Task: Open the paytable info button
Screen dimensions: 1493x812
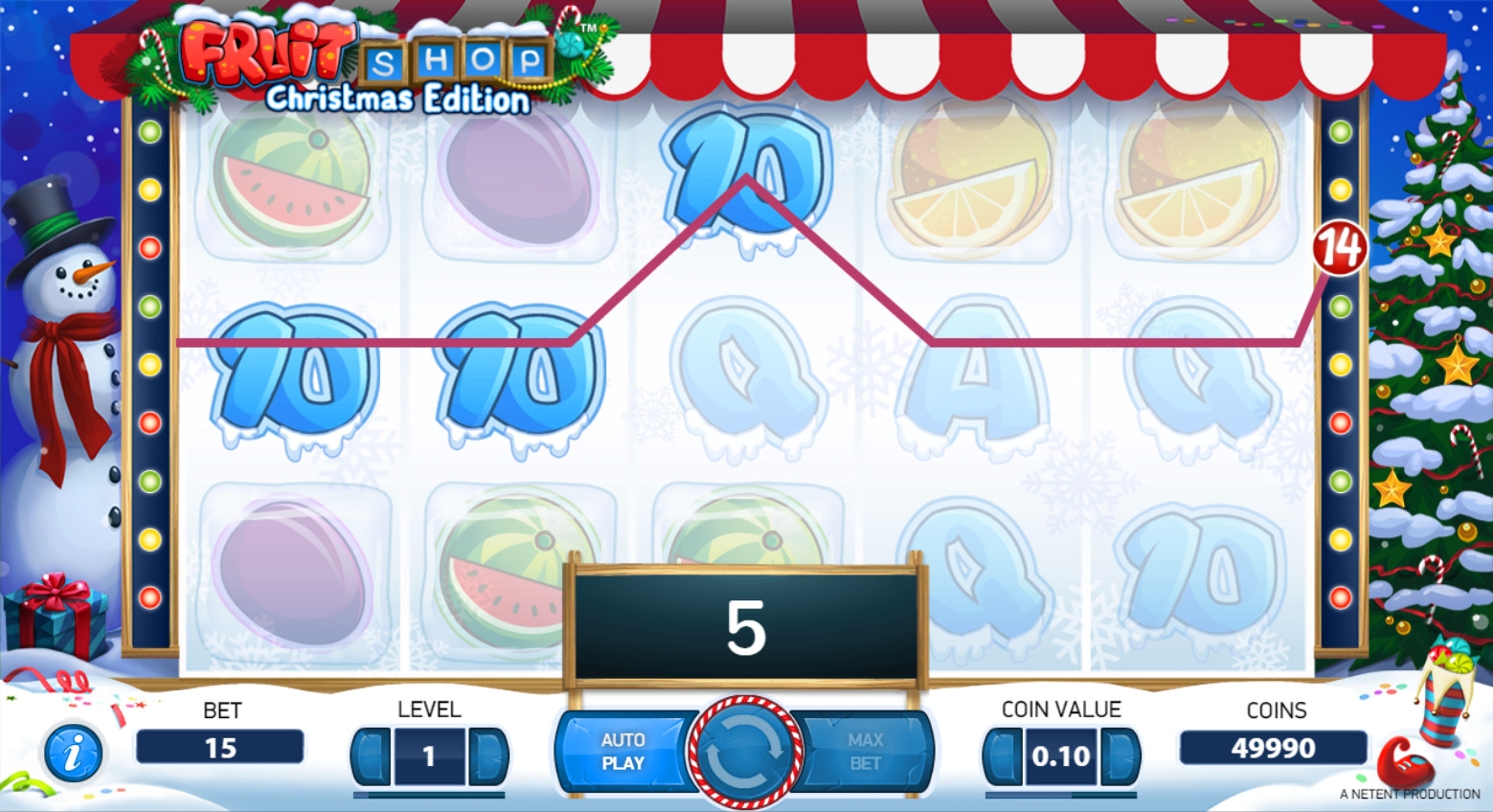Action: click(73, 753)
